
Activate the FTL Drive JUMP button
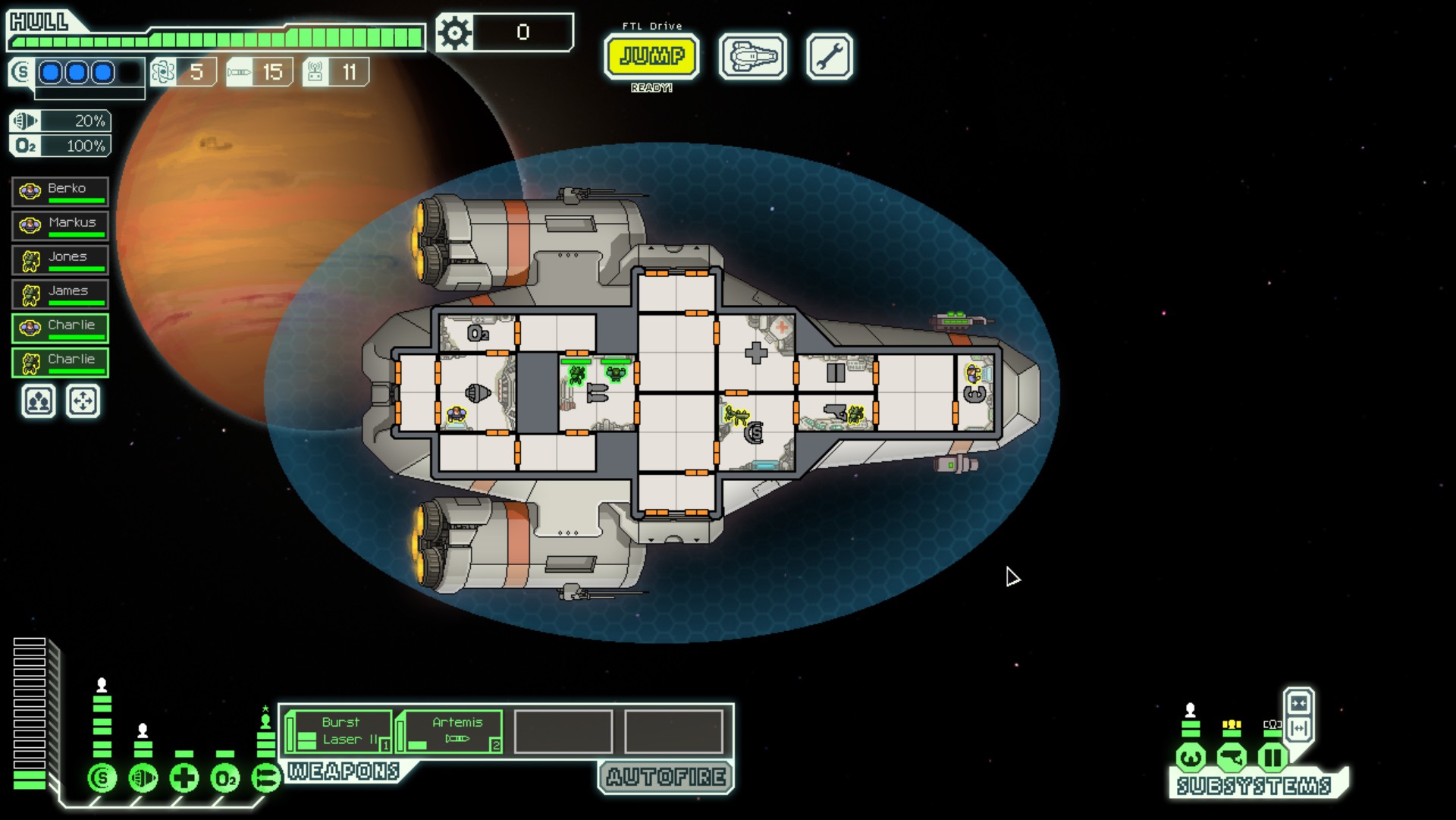(651, 56)
